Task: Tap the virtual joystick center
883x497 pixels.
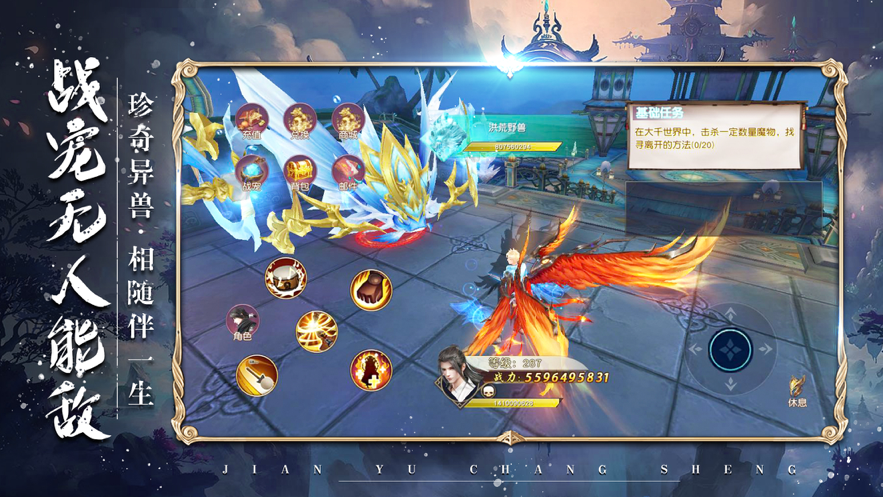Action: (729, 350)
